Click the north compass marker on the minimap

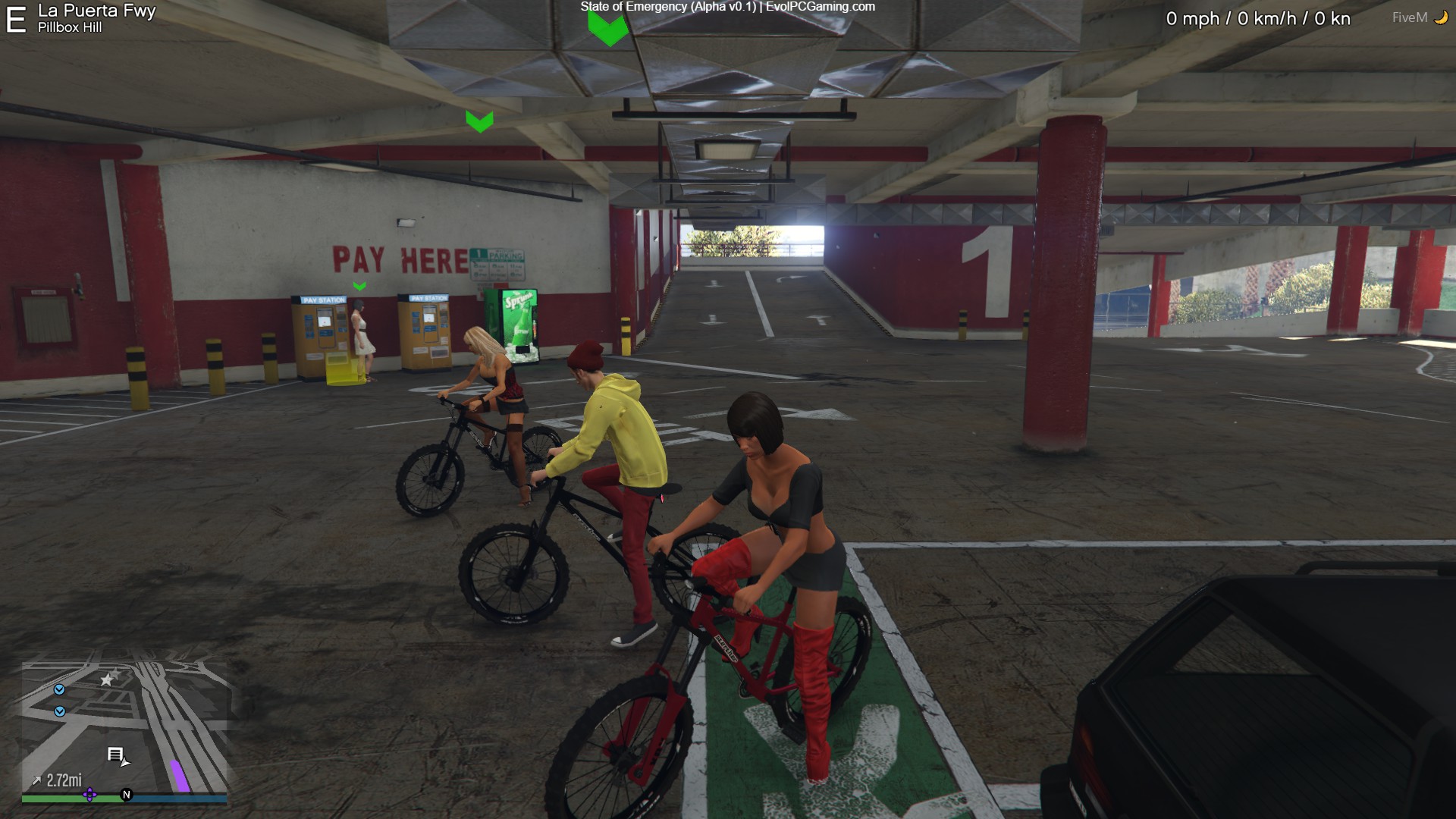coord(127,795)
